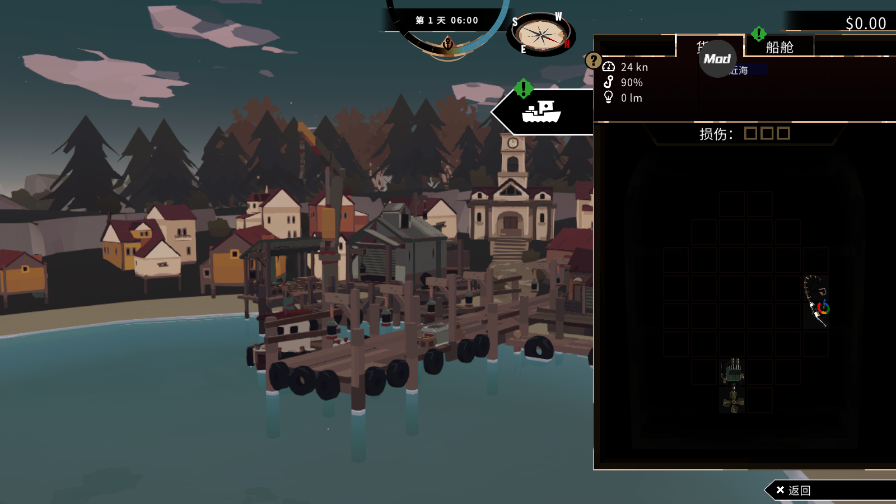Click the compass on the HUD

coord(541,34)
